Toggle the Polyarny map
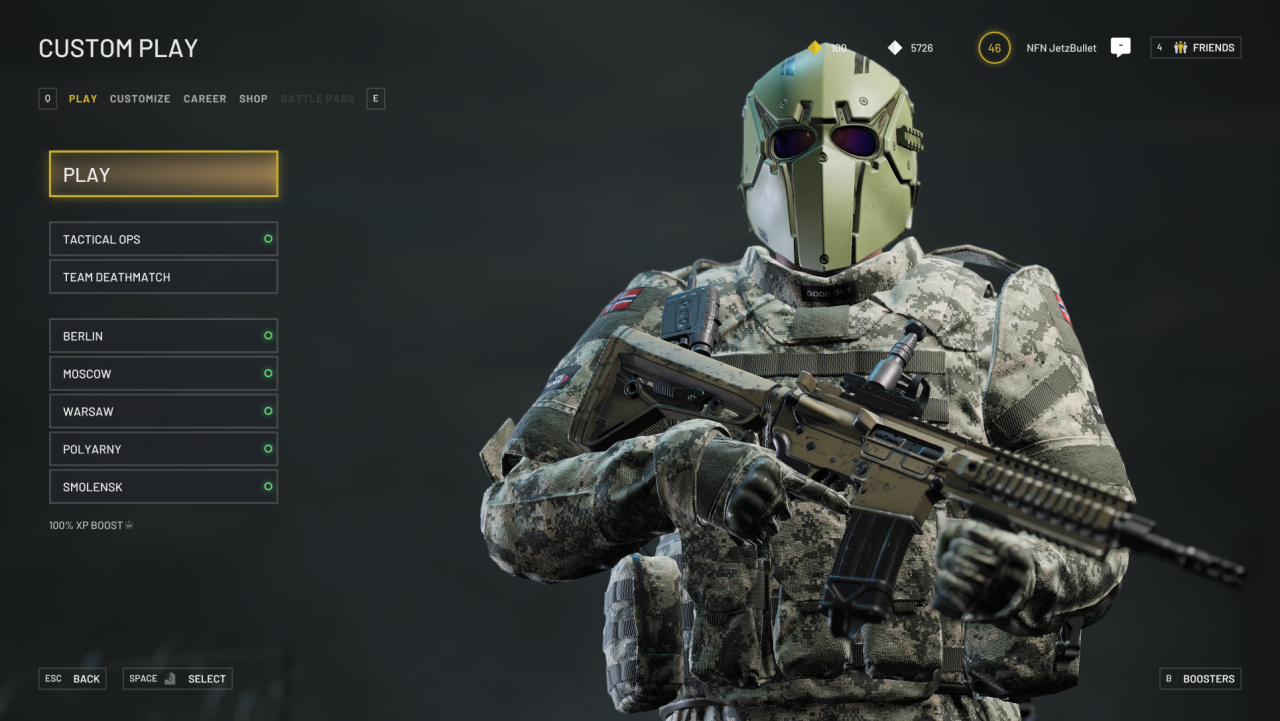 coord(163,449)
